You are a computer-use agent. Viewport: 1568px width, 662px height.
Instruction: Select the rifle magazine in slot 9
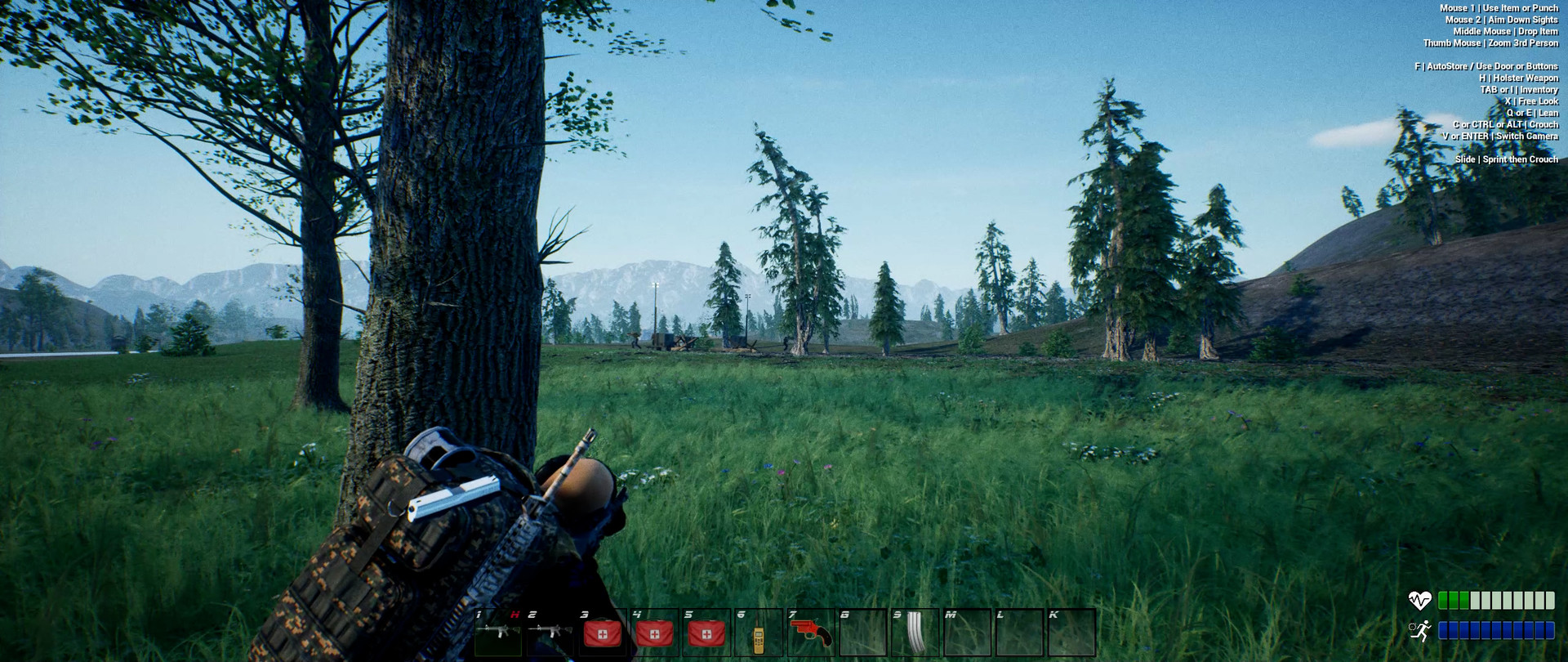(915, 633)
